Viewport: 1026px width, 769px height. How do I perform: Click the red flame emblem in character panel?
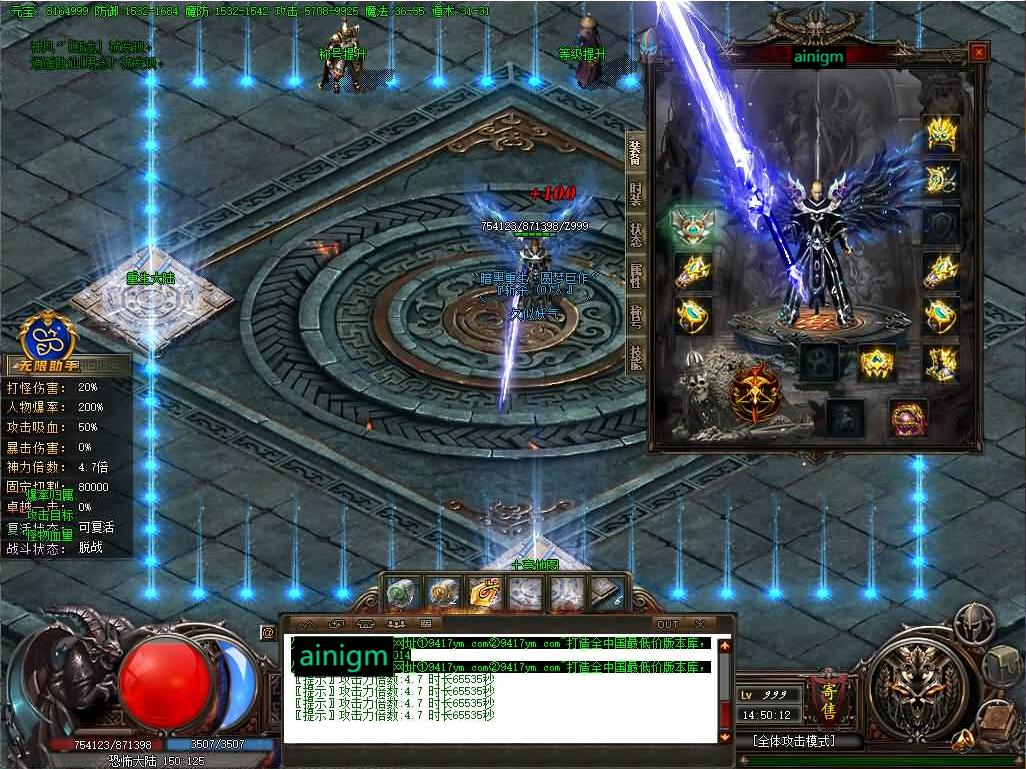tap(755, 393)
